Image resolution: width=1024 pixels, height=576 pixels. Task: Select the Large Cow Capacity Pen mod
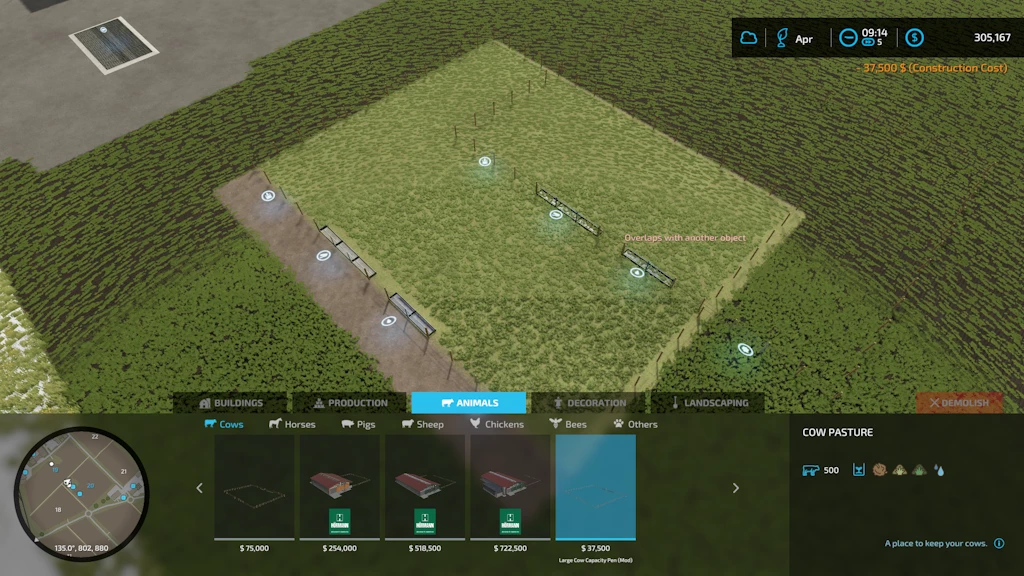click(x=596, y=488)
